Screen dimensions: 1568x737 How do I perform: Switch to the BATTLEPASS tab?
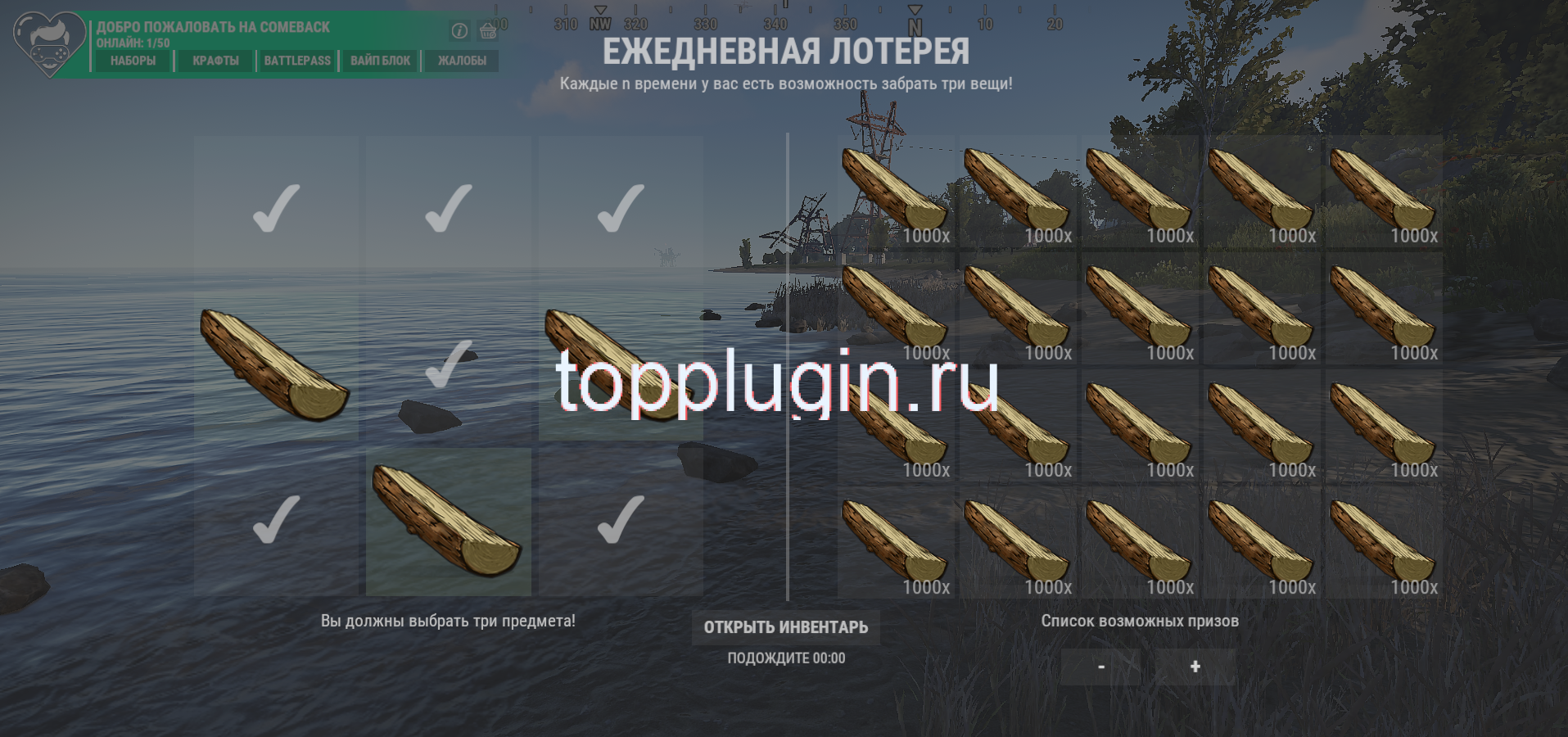[297, 60]
